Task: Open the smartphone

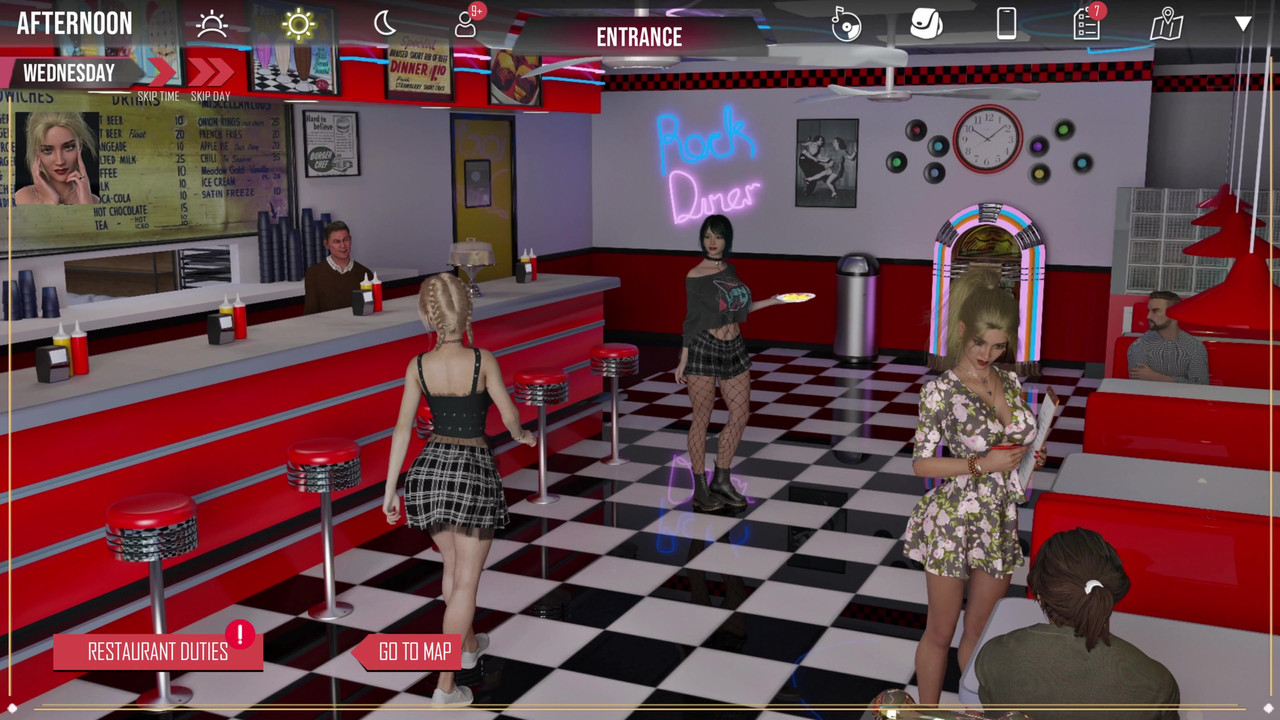Action: click(x=1006, y=23)
